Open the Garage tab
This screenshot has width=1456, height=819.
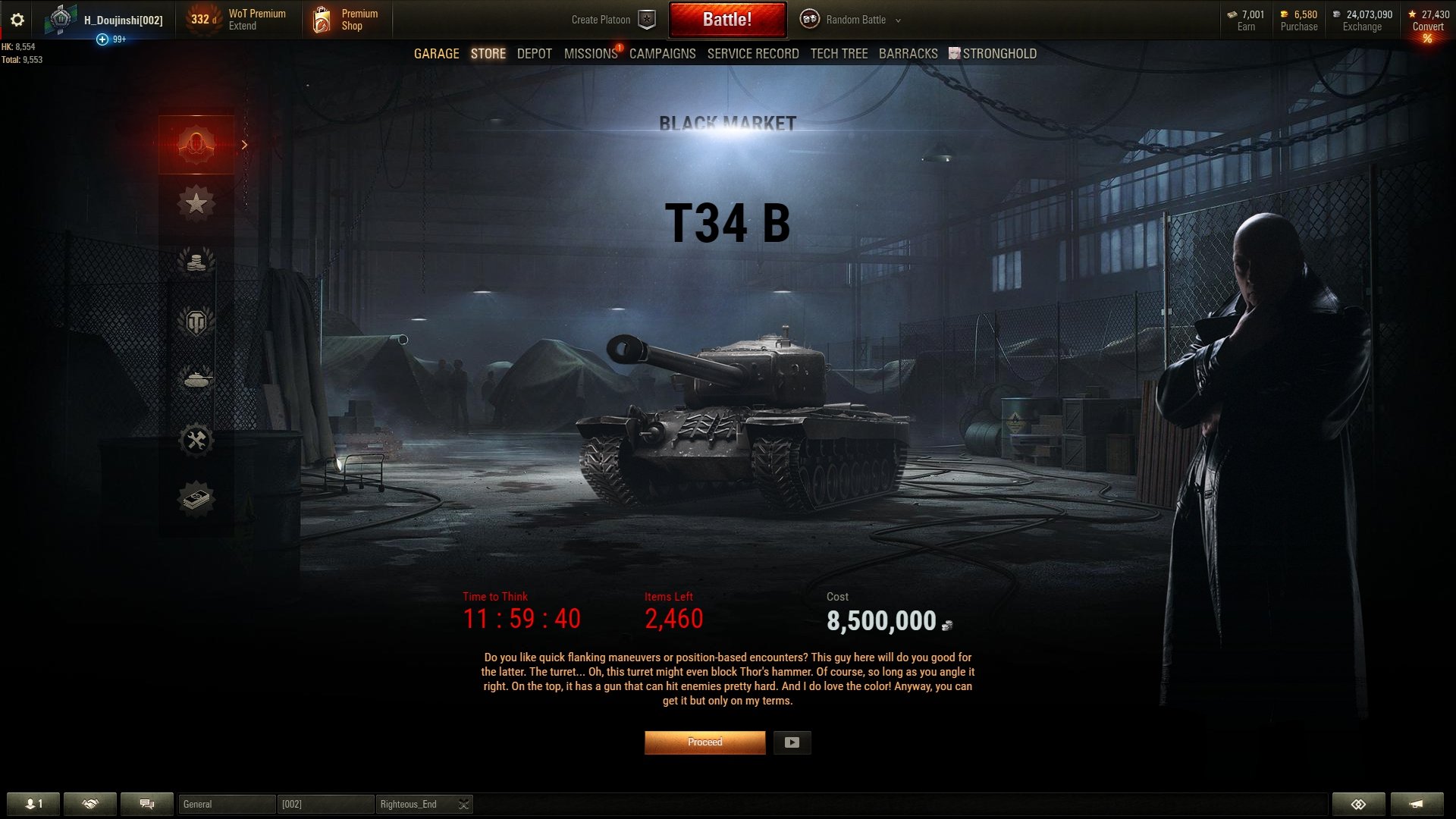436,54
